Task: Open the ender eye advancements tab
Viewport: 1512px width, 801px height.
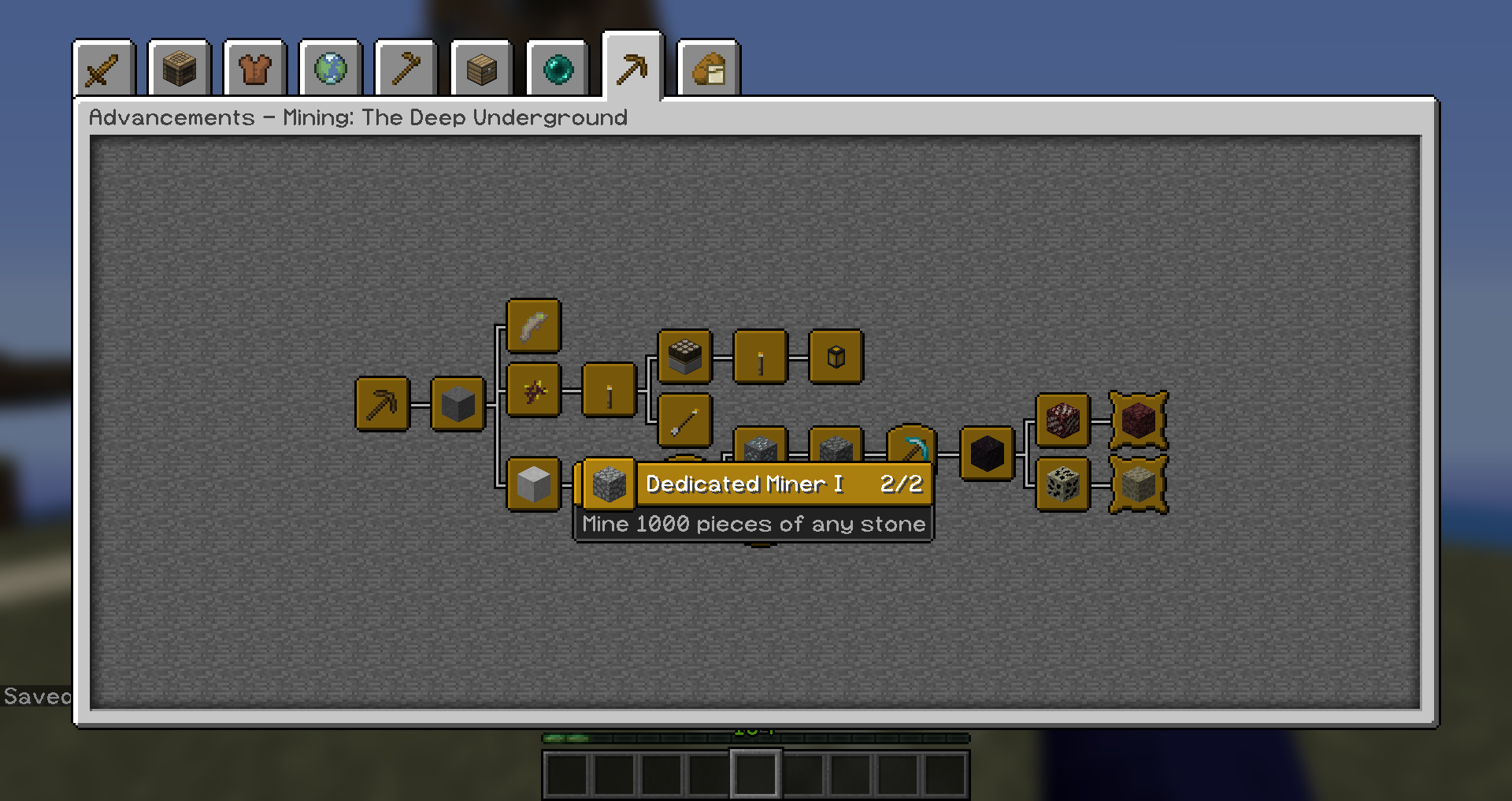Action: pyautogui.click(x=557, y=69)
